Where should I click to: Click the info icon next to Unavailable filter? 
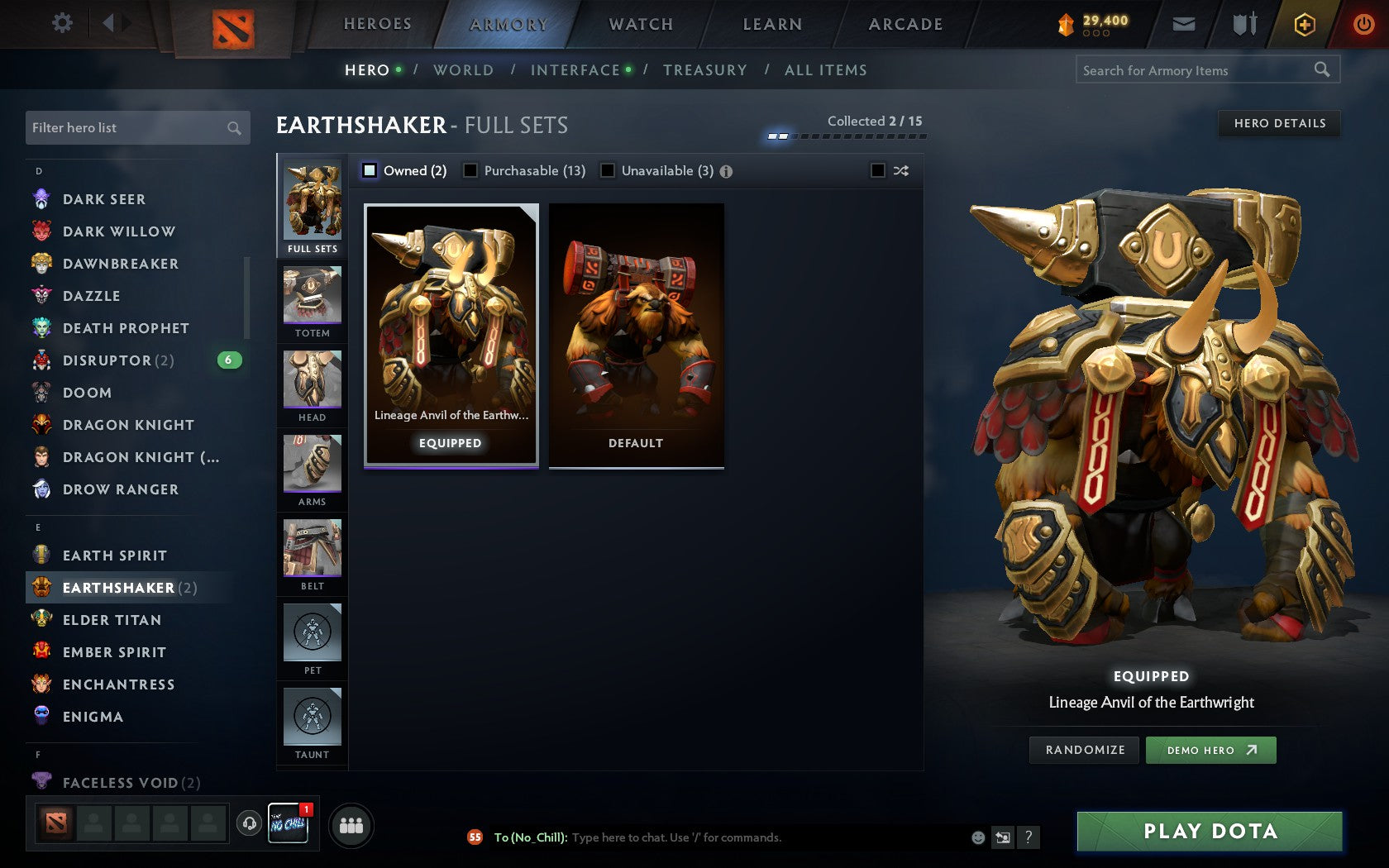[x=726, y=171]
